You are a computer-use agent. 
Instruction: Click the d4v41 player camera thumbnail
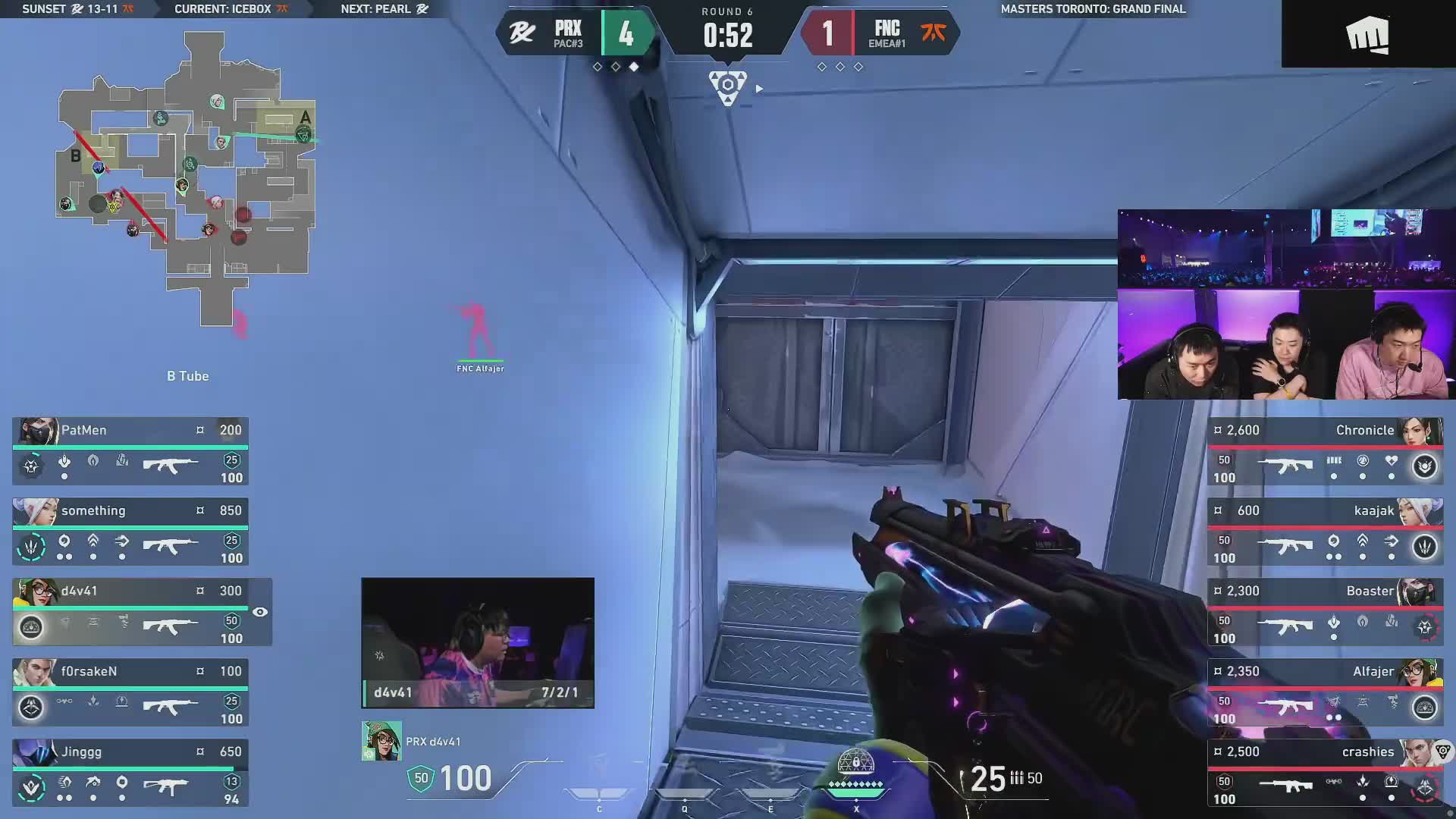point(478,642)
